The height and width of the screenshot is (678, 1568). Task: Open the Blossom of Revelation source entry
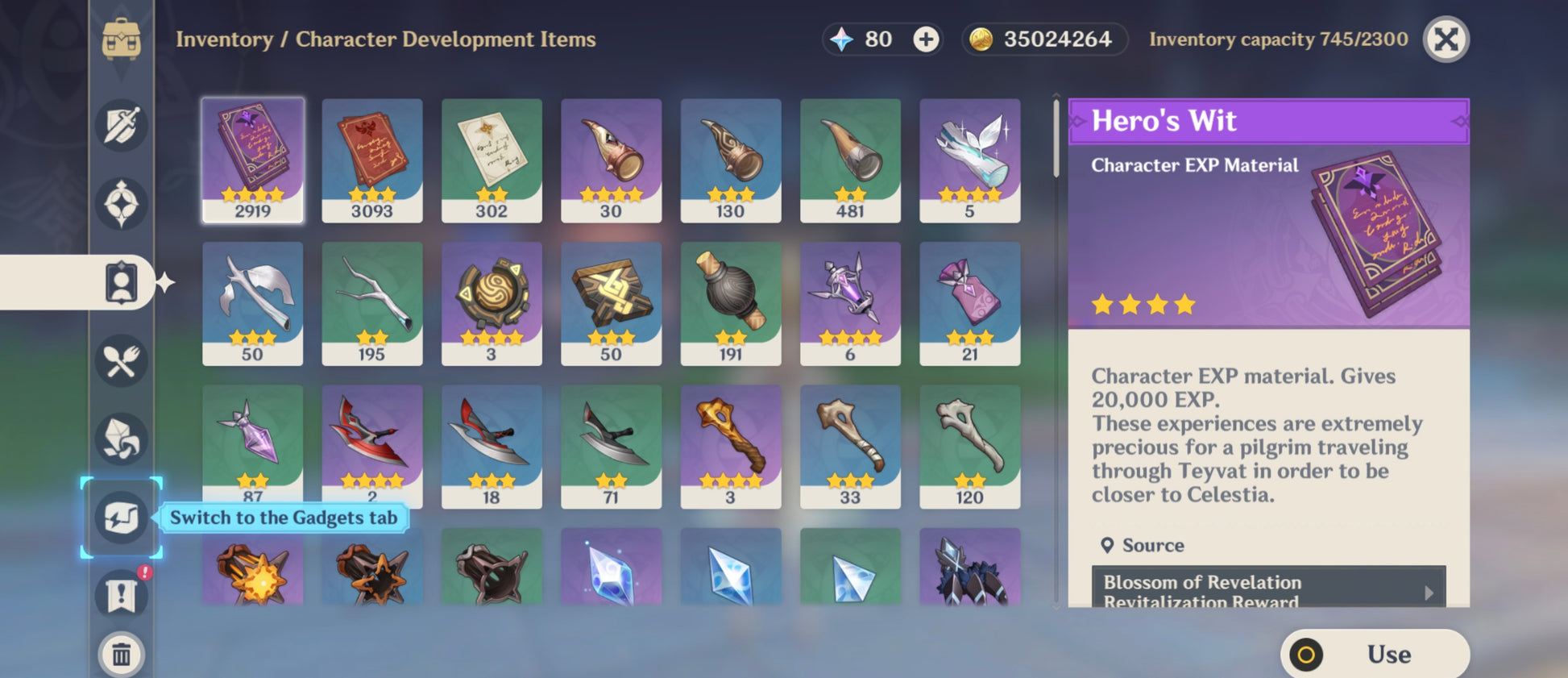pyautogui.click(x=1268, y=589)
